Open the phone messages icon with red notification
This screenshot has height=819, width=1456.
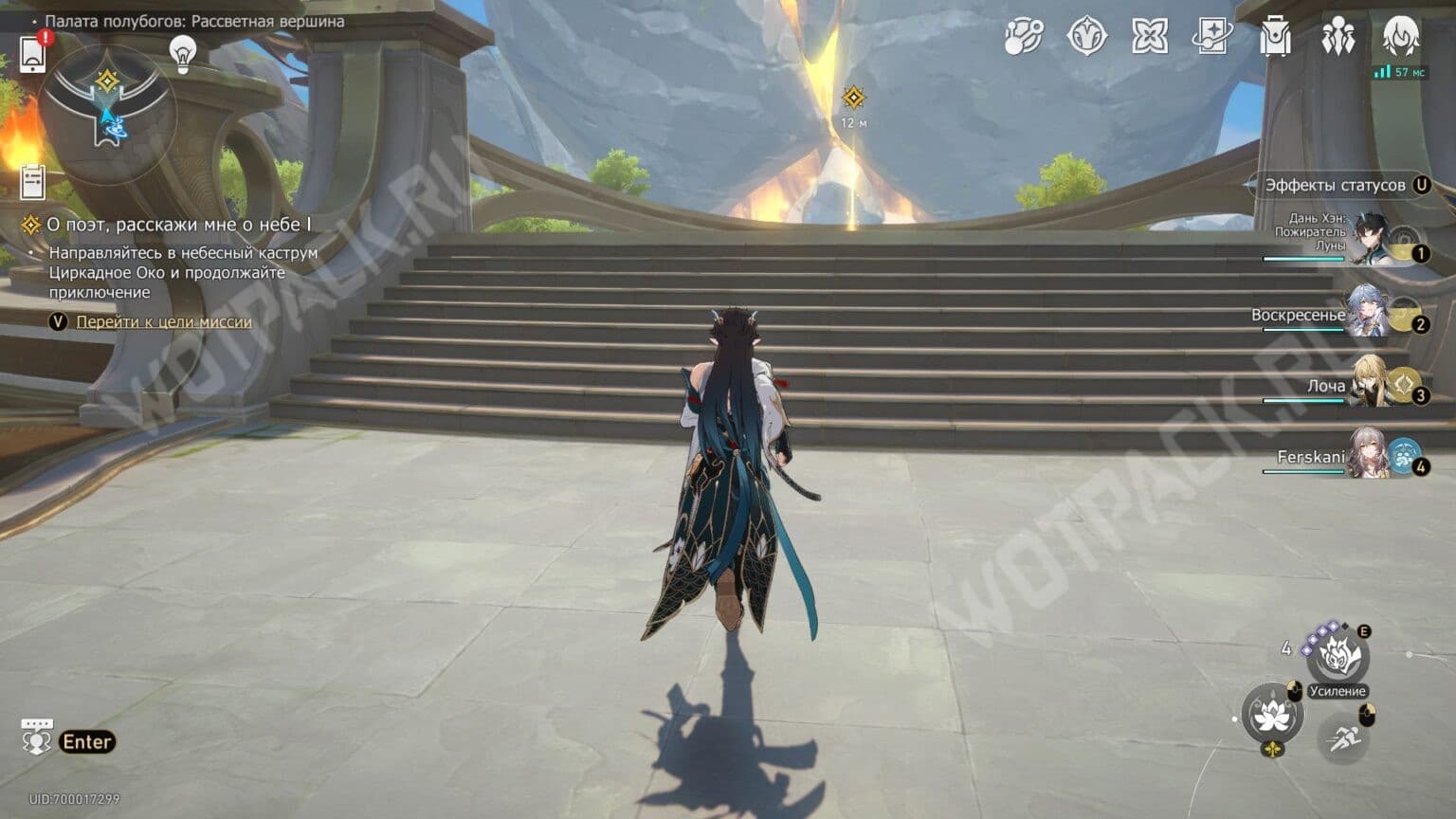35,54
